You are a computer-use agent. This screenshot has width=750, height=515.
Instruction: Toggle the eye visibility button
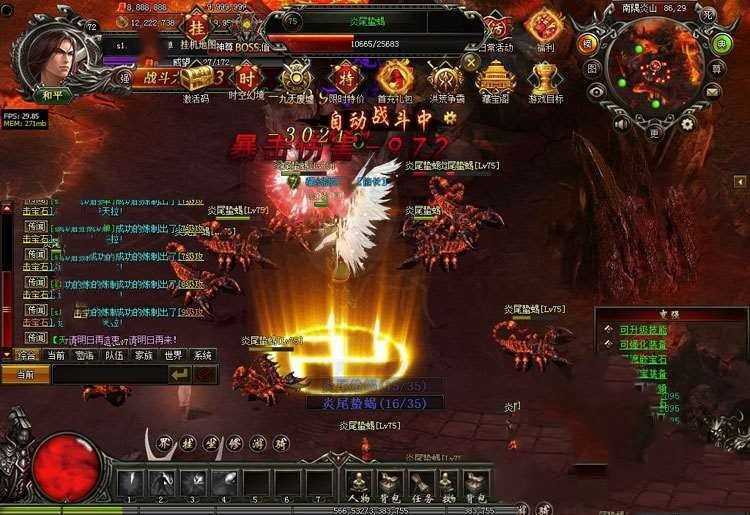[597, 91]
